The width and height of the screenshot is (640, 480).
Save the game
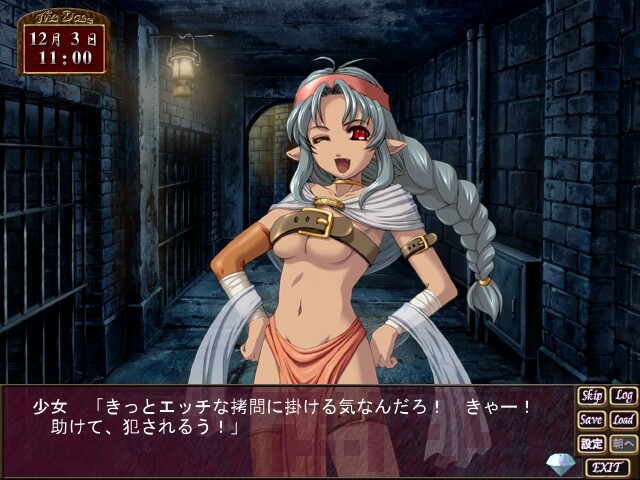(591, 420)
